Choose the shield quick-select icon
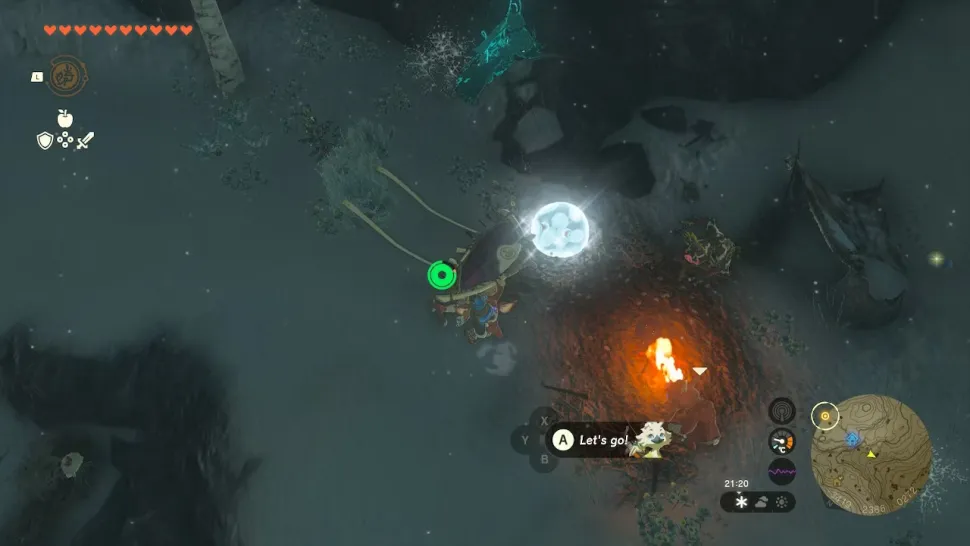970x546 pixels. click(44, 141)
